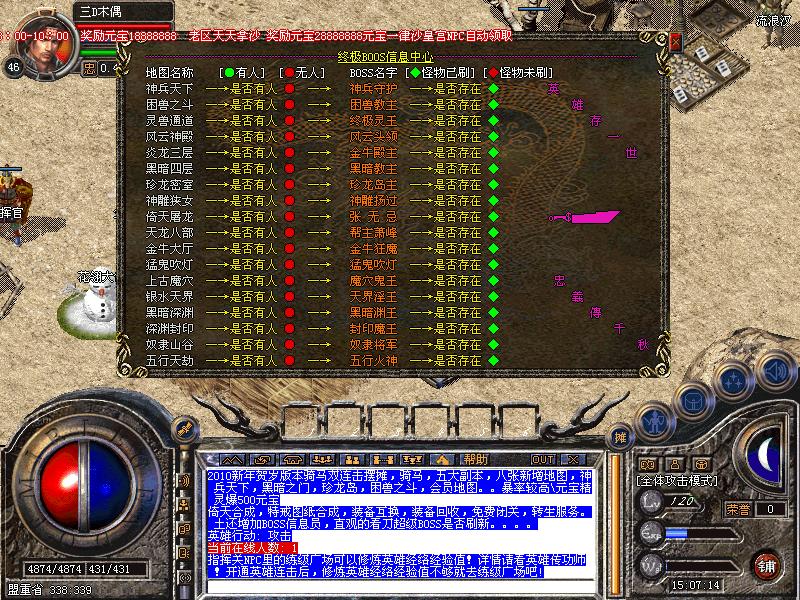Image resolution: width=800 pixels, height=600 pixels.
Task: Choose the 神兵天下 map row
Action: tap(169, 88)
